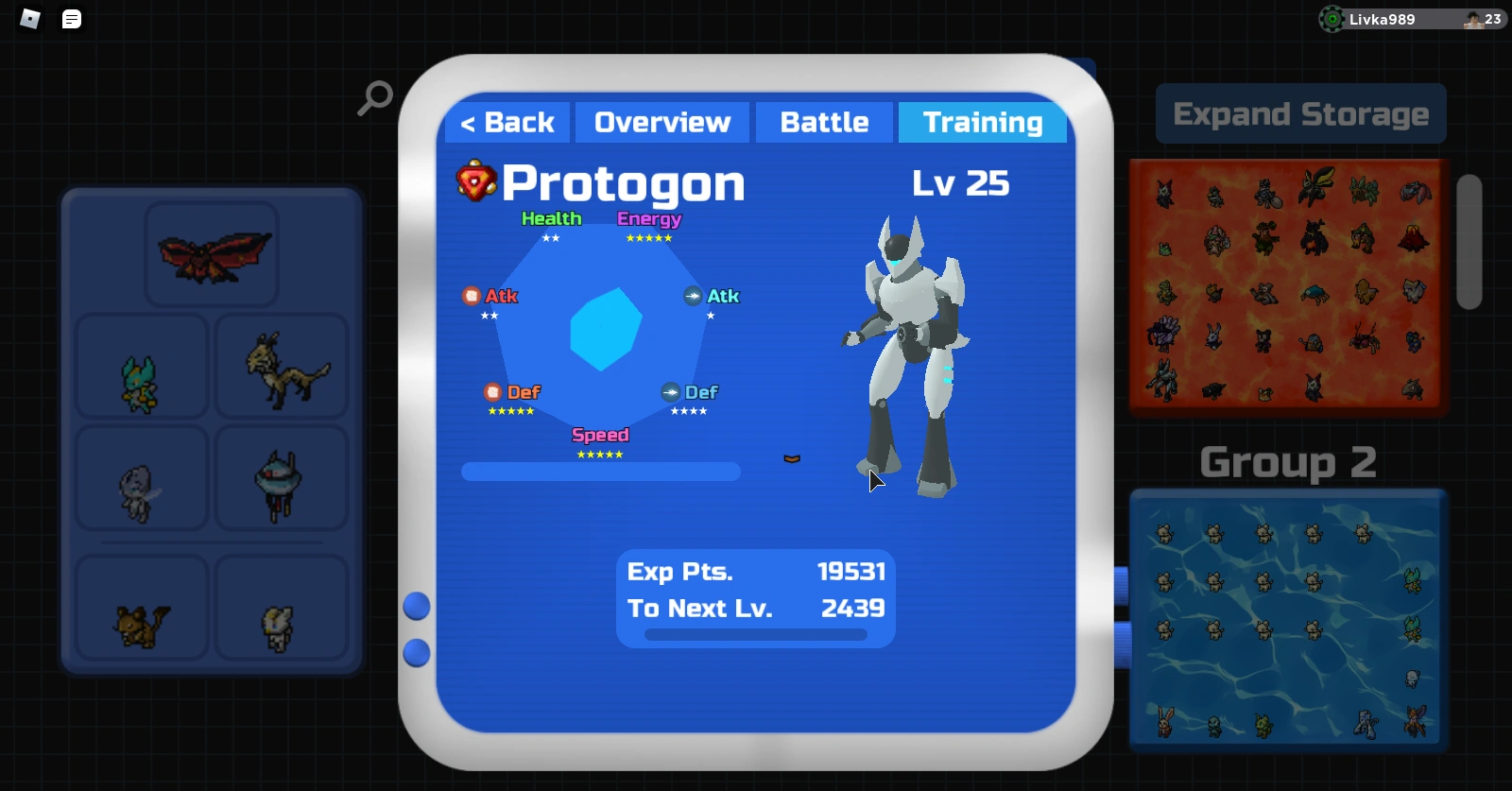Click the red type icon beside Protogon's name
The image size is (1512, 791).
click(477, 181)
